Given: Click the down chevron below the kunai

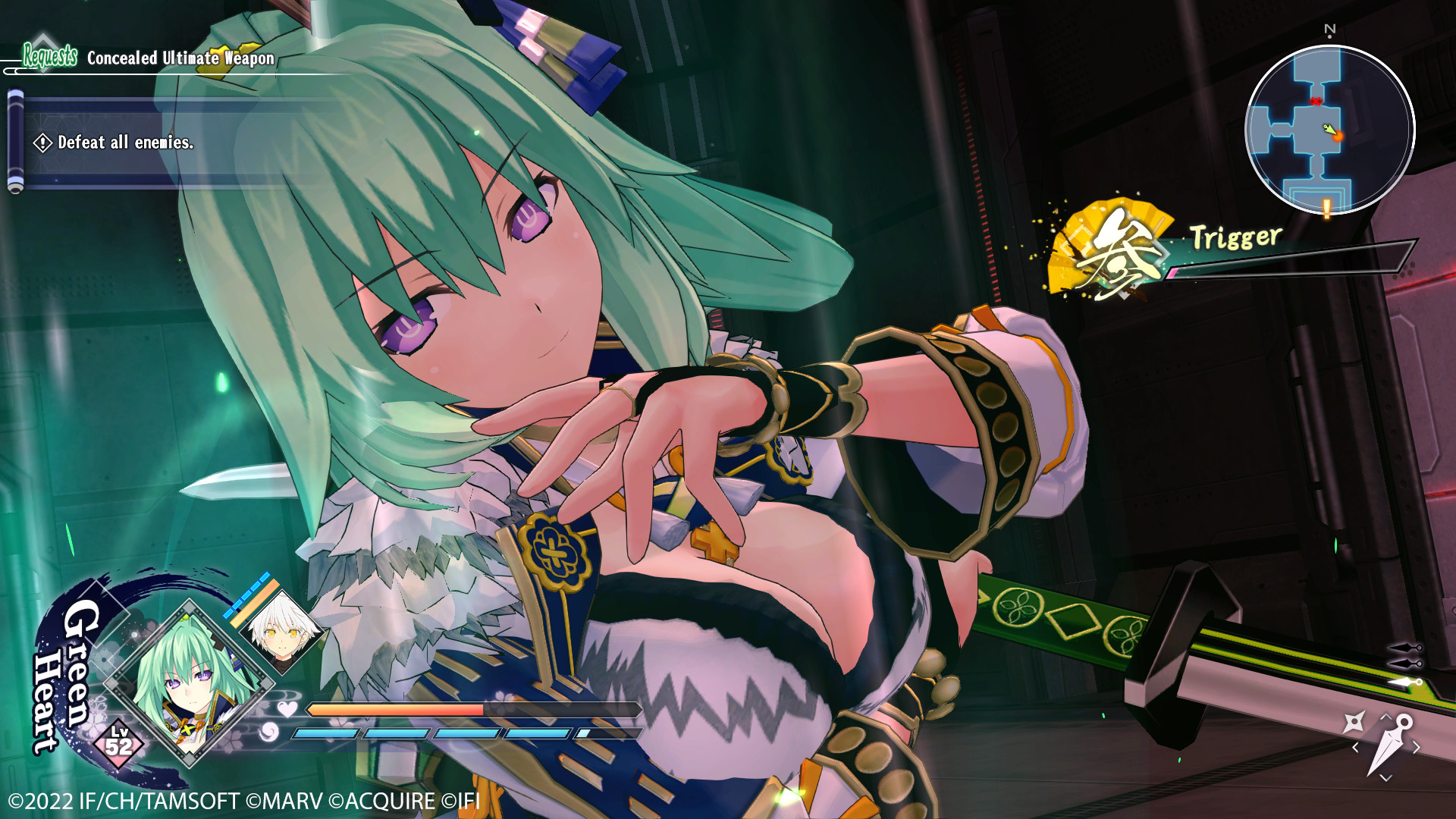Looking at the screenshot, I should coord(1385,777).
